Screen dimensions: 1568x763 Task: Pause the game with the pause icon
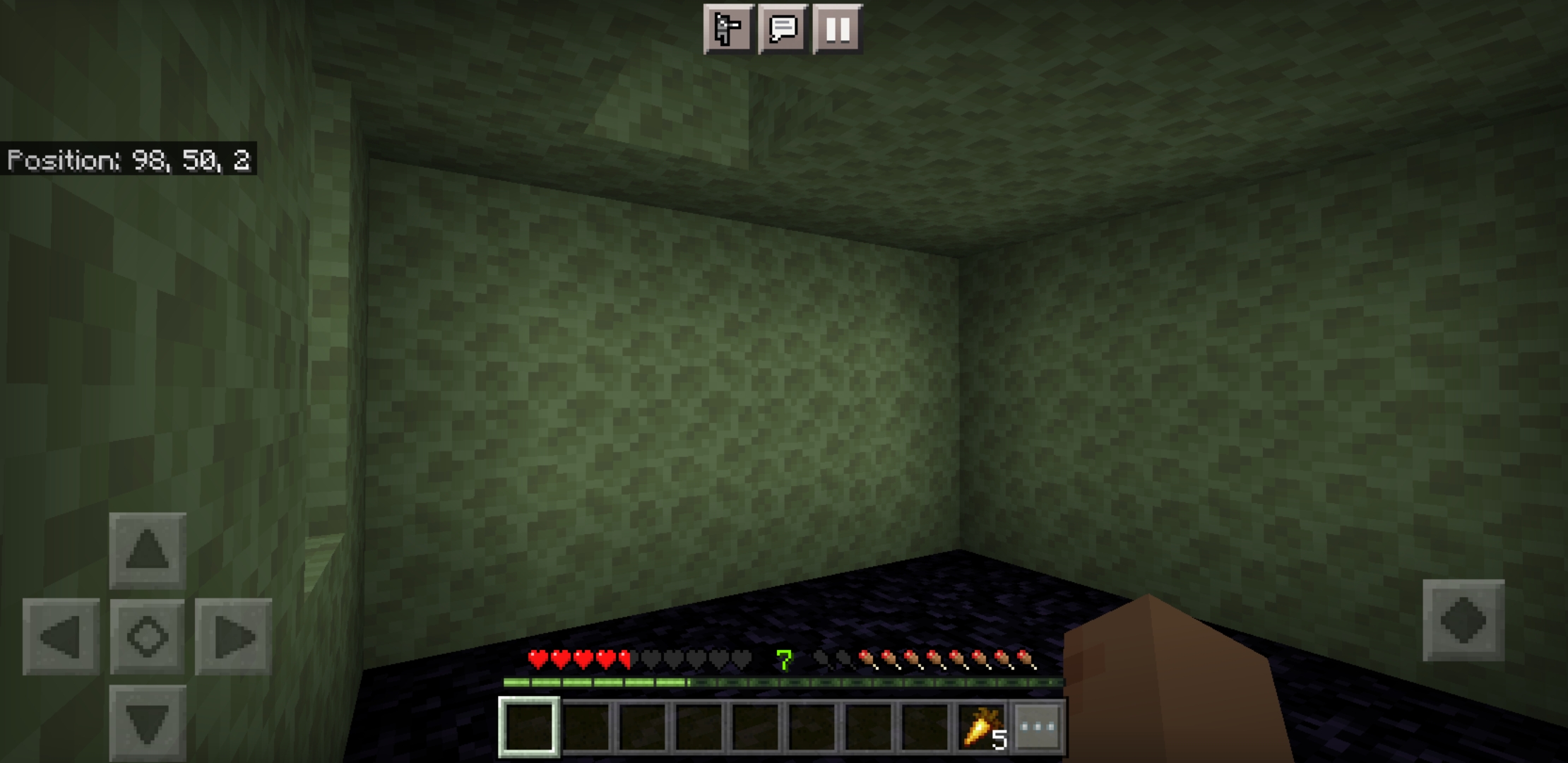(837, 30)
